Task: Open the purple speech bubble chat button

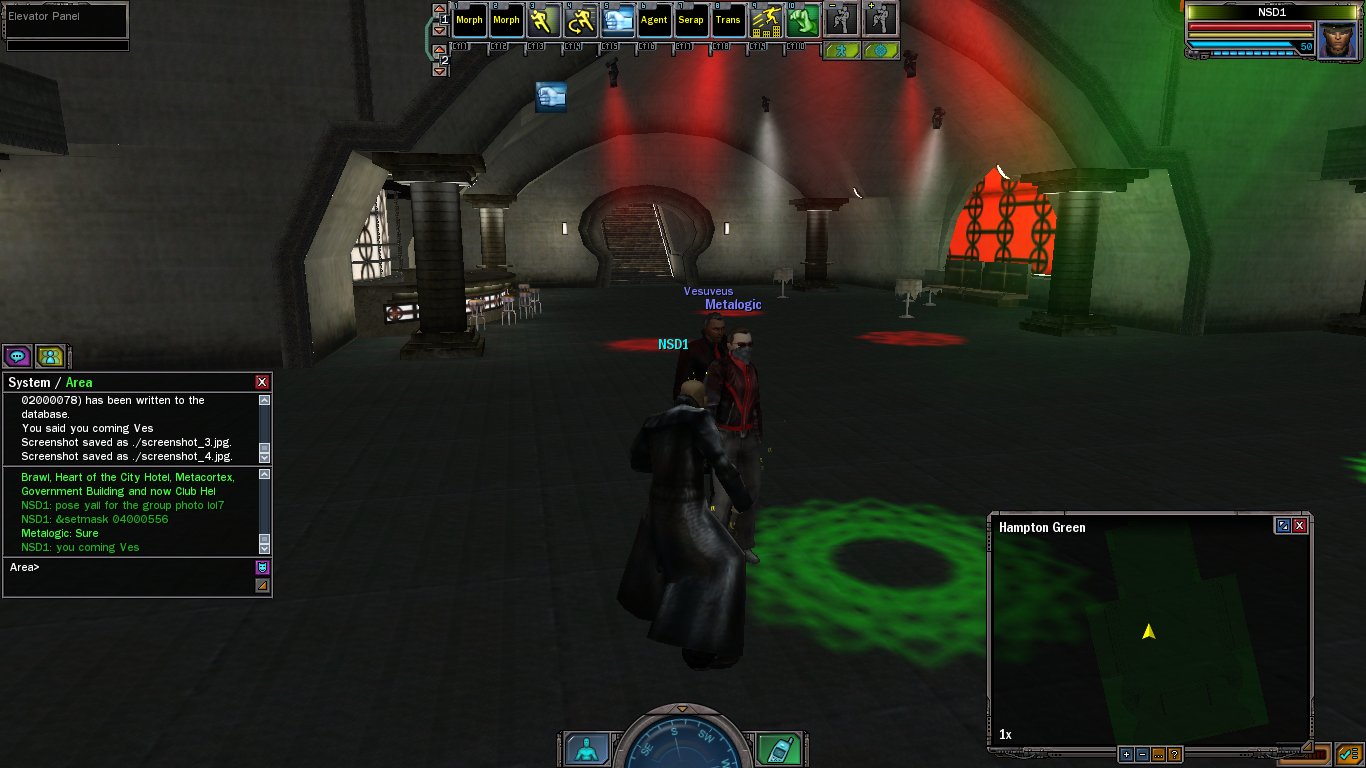Action: point(17,355)
